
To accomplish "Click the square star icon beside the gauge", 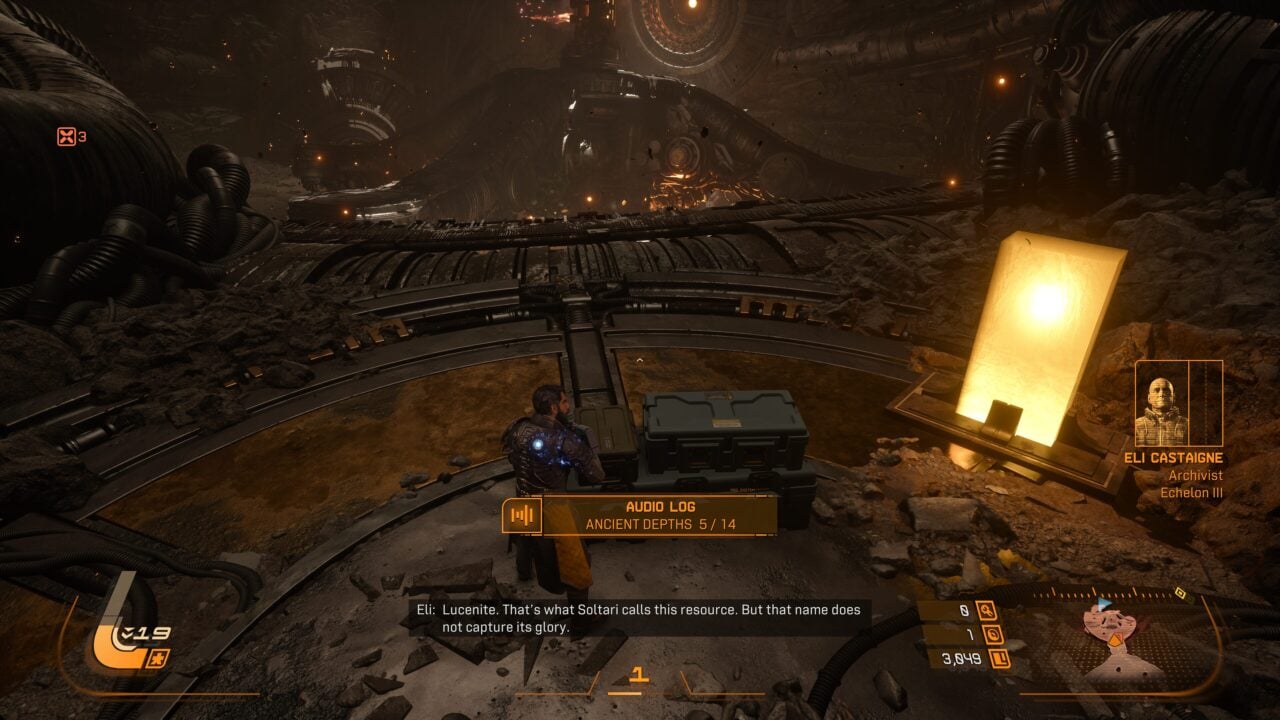I will pyautogui.click(x=158, y=658).
